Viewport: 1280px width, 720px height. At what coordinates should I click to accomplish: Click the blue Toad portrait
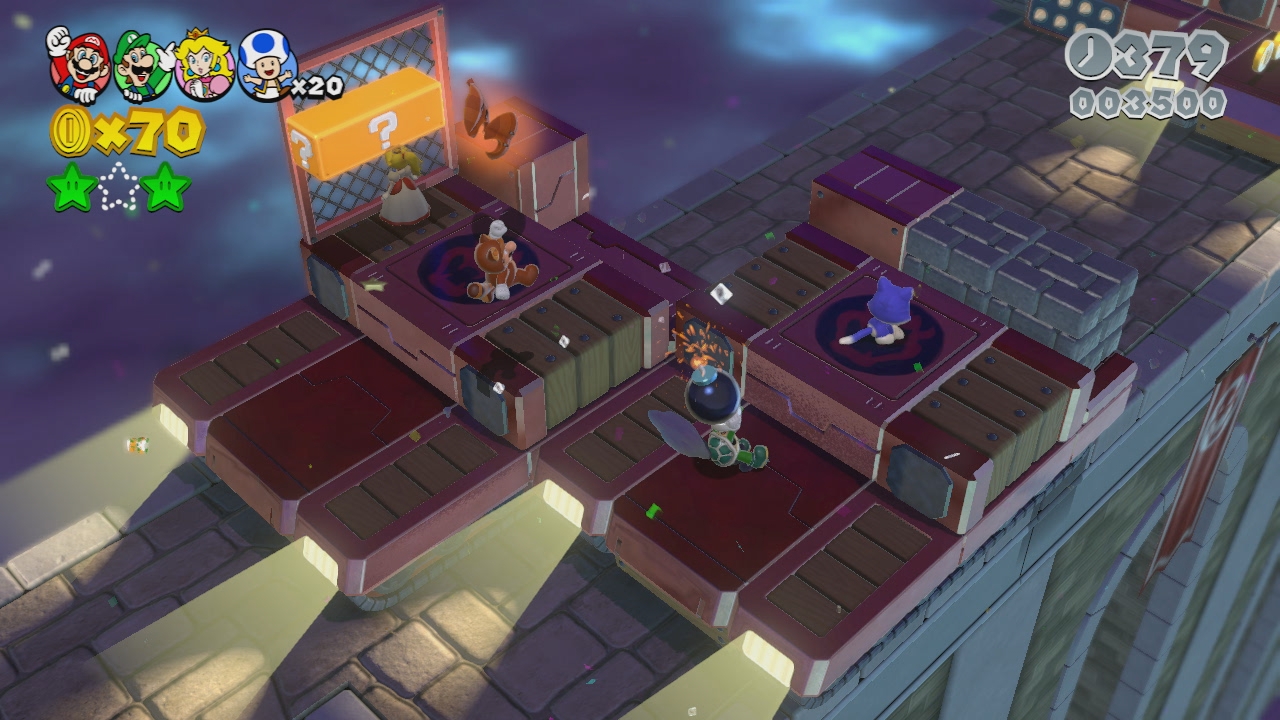tap(265, 66)
